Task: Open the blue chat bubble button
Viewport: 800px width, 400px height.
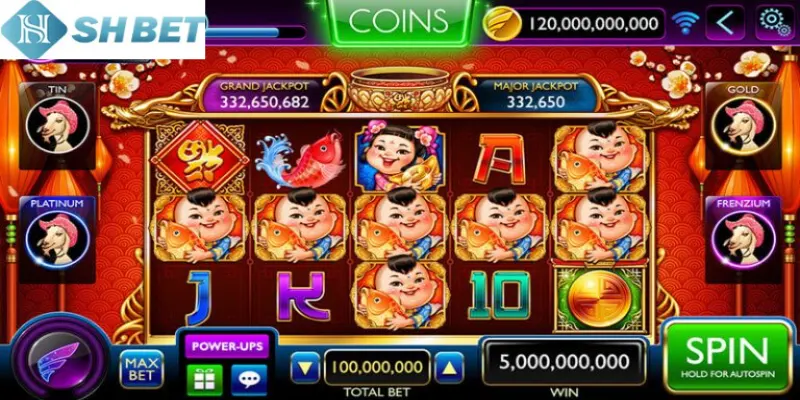Action: click(248, 378)
